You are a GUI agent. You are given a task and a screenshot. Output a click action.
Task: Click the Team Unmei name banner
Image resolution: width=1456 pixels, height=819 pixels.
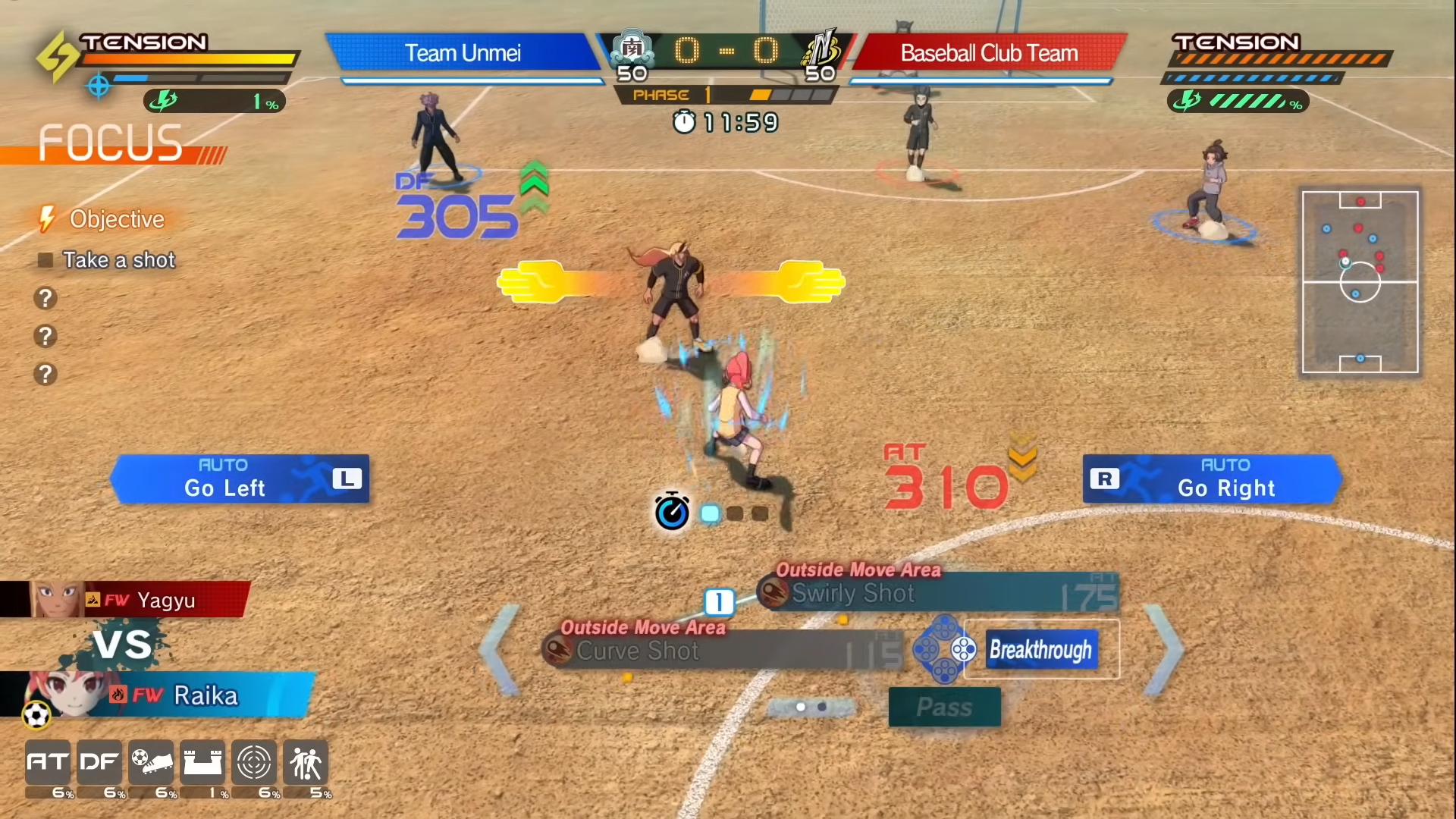coord(463,53)
